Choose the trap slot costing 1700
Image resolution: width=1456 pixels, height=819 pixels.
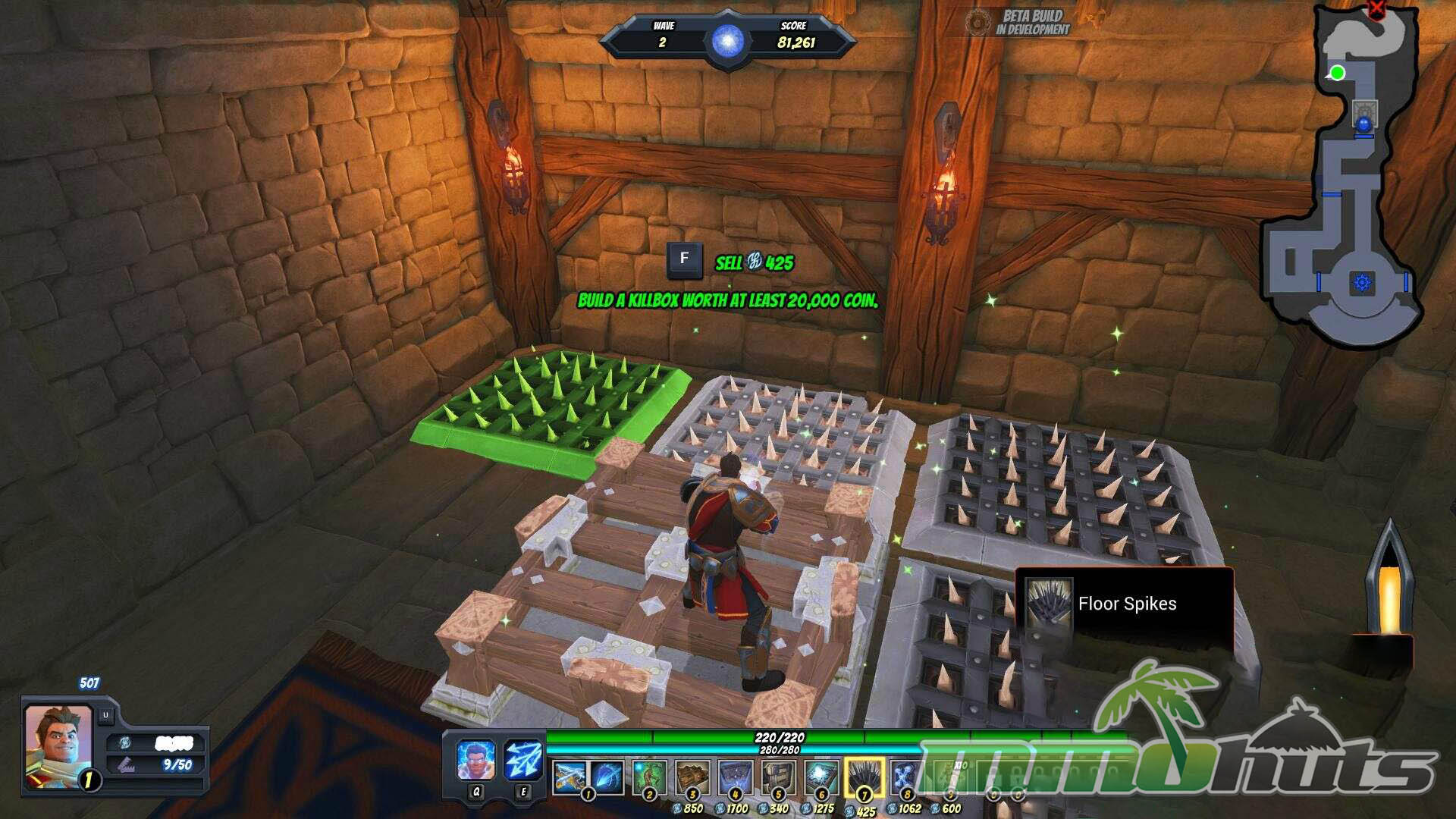point(736,778)
